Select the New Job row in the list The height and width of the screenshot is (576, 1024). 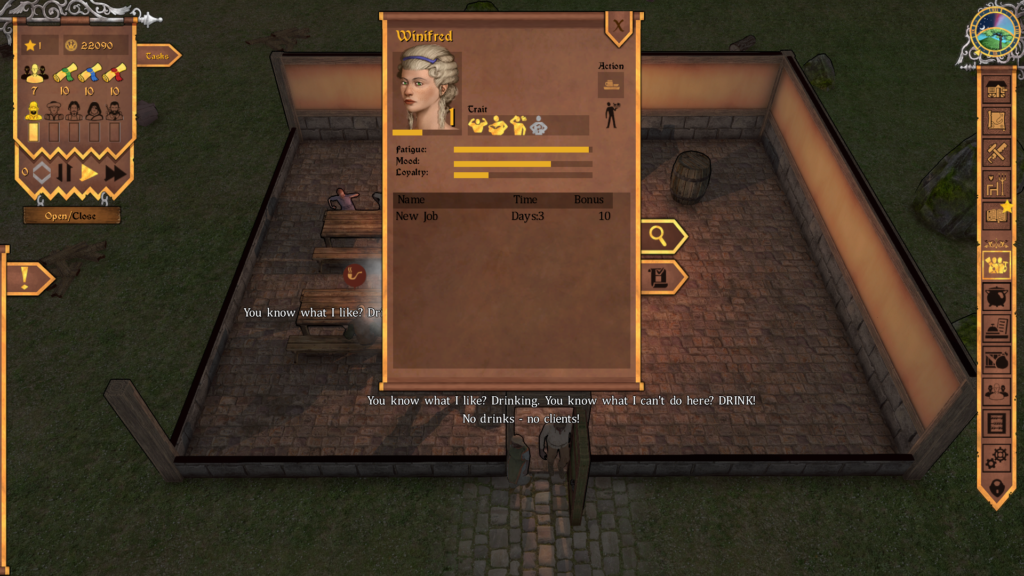(x=502, y=216)
